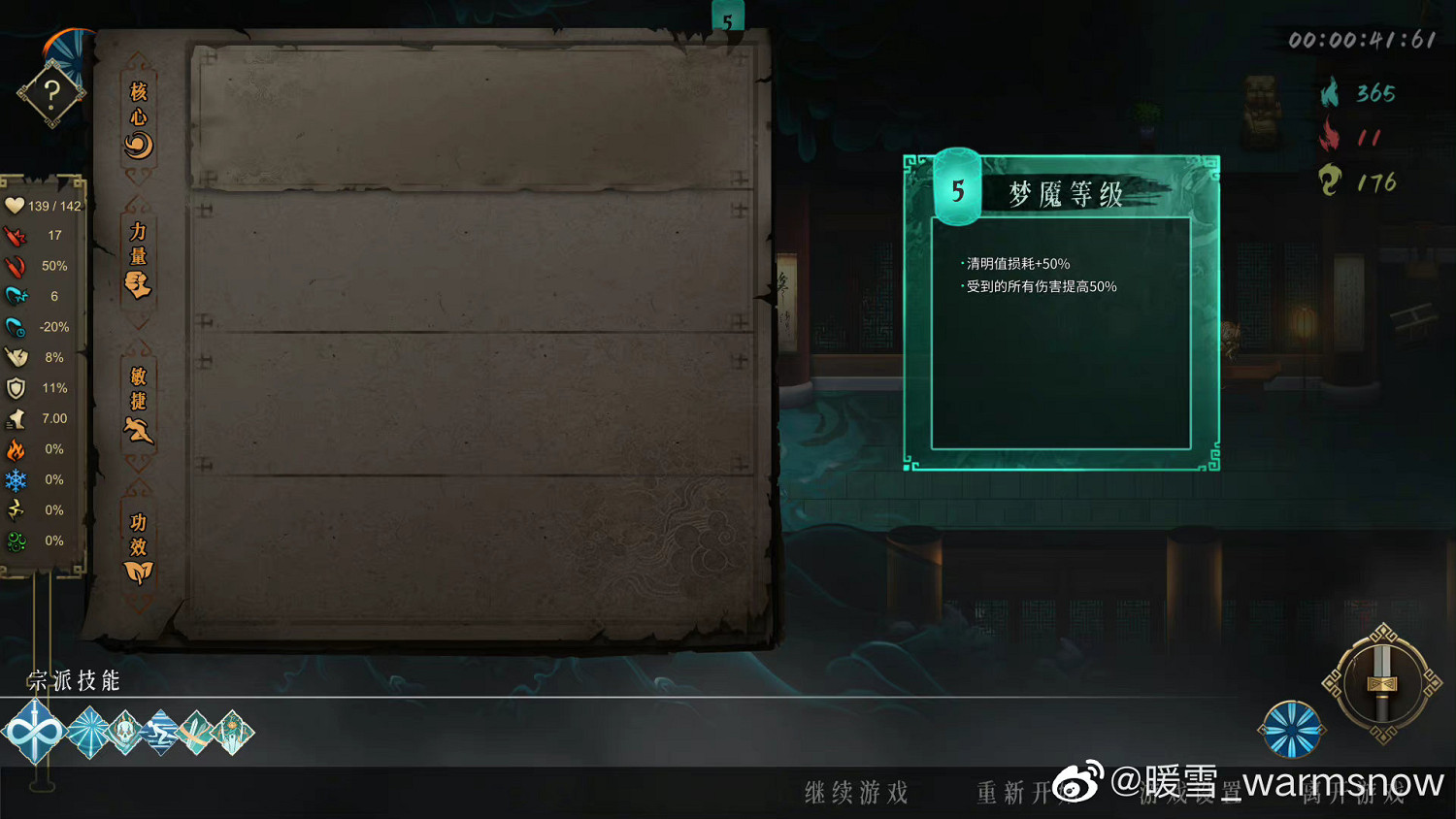Select the crossed blades sect skill icon
1456x819 pixels.
pyautogui.click(x=195, y=732)
